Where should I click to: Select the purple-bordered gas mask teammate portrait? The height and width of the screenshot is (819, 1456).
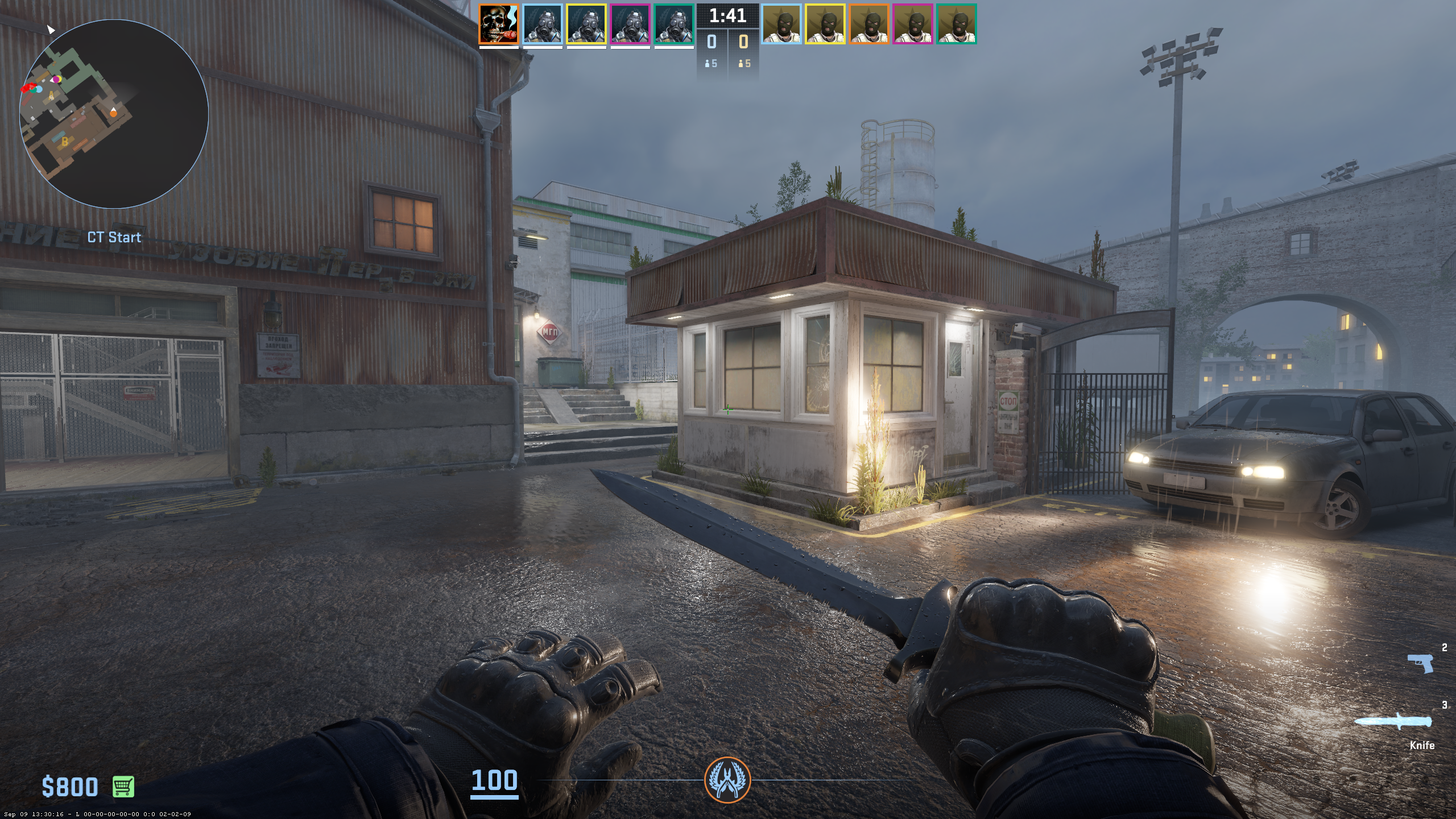coord(630,24)
